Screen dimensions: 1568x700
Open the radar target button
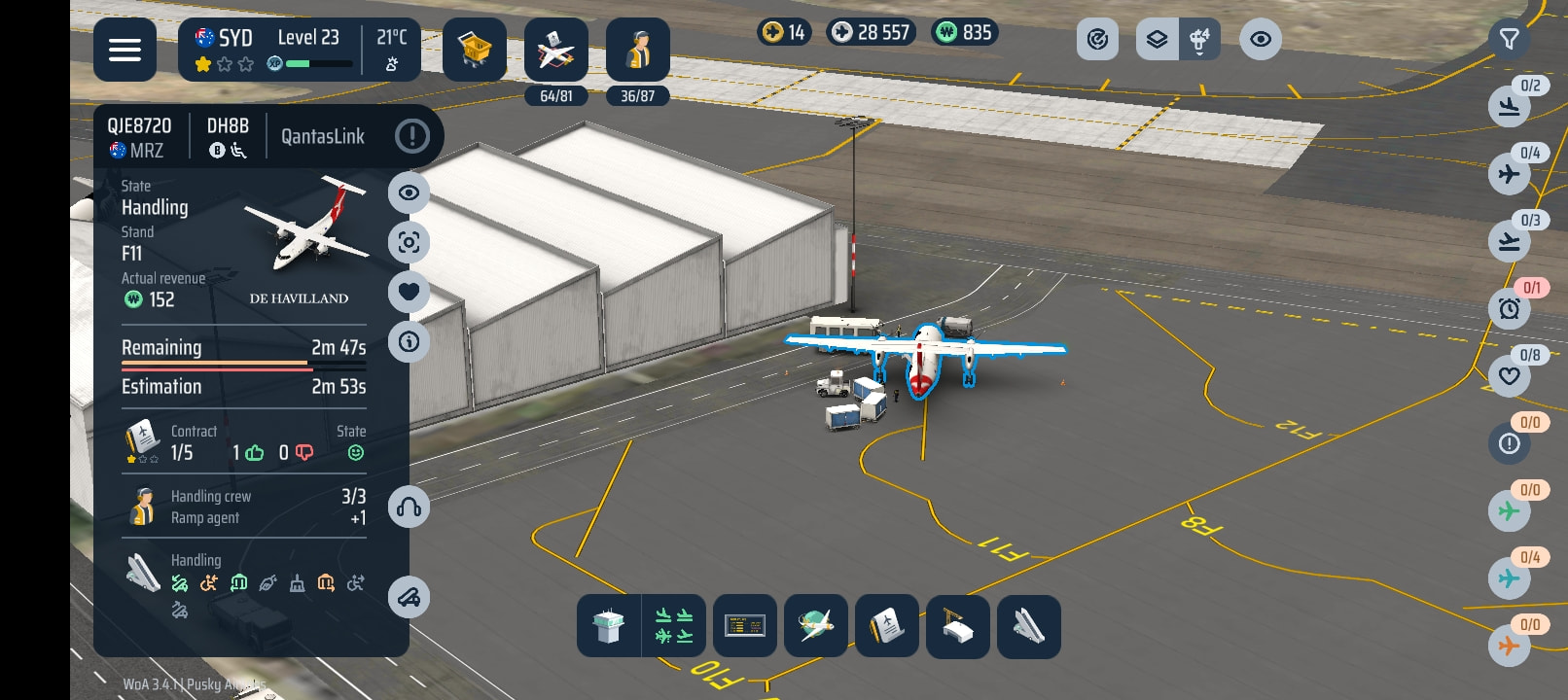pyautogui.click(x=1097, y=40)
